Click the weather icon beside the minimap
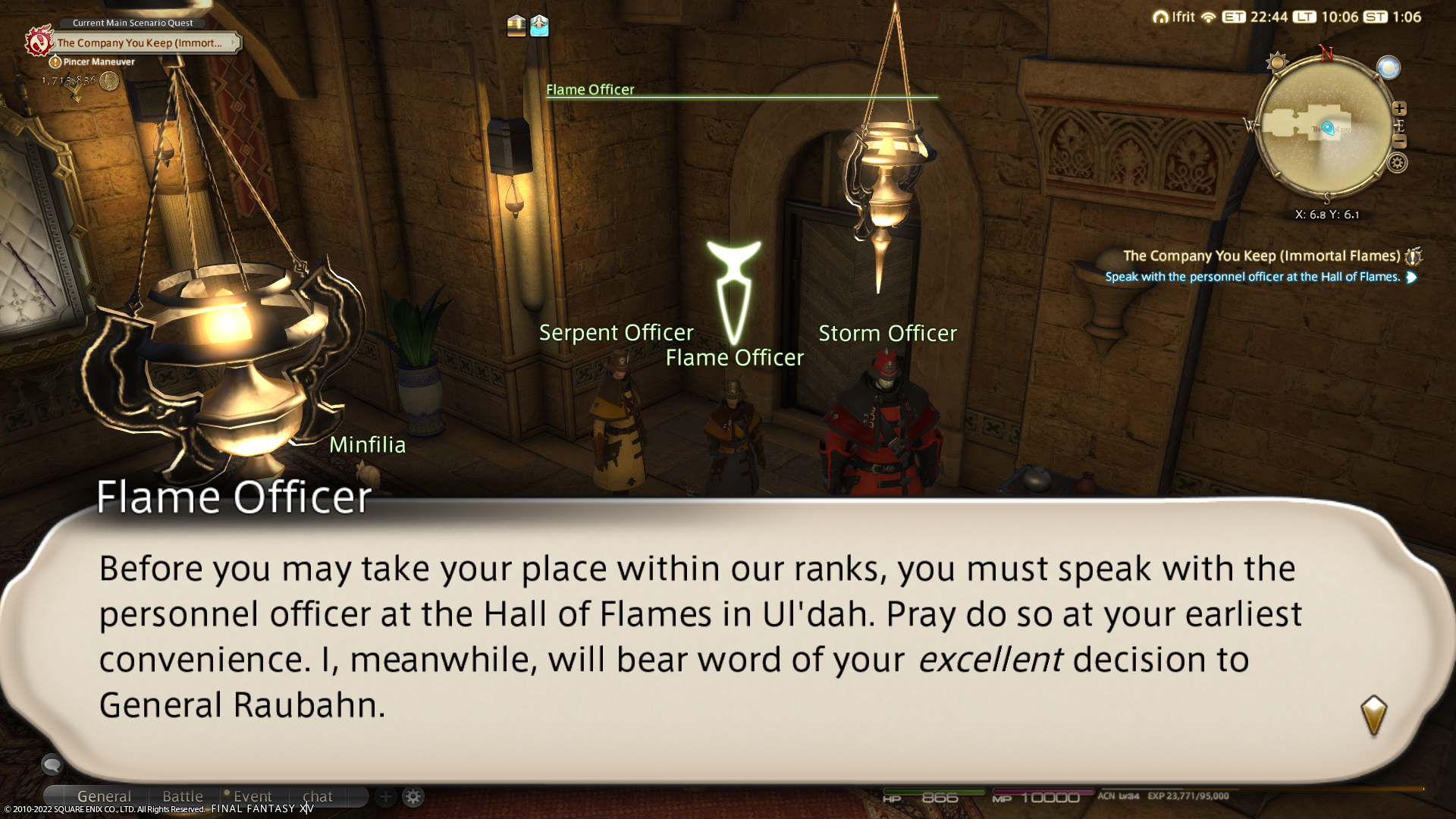This screenshot has height=819, width=1456. 1389,68
